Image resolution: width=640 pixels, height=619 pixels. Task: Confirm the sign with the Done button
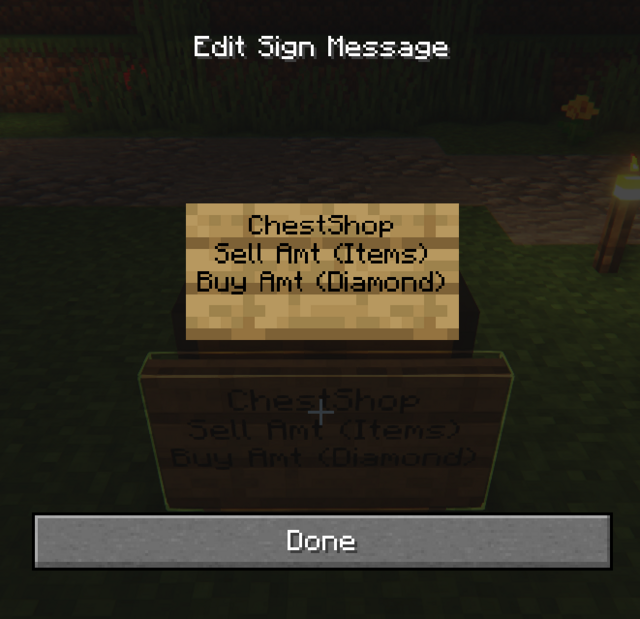point(321,541)
